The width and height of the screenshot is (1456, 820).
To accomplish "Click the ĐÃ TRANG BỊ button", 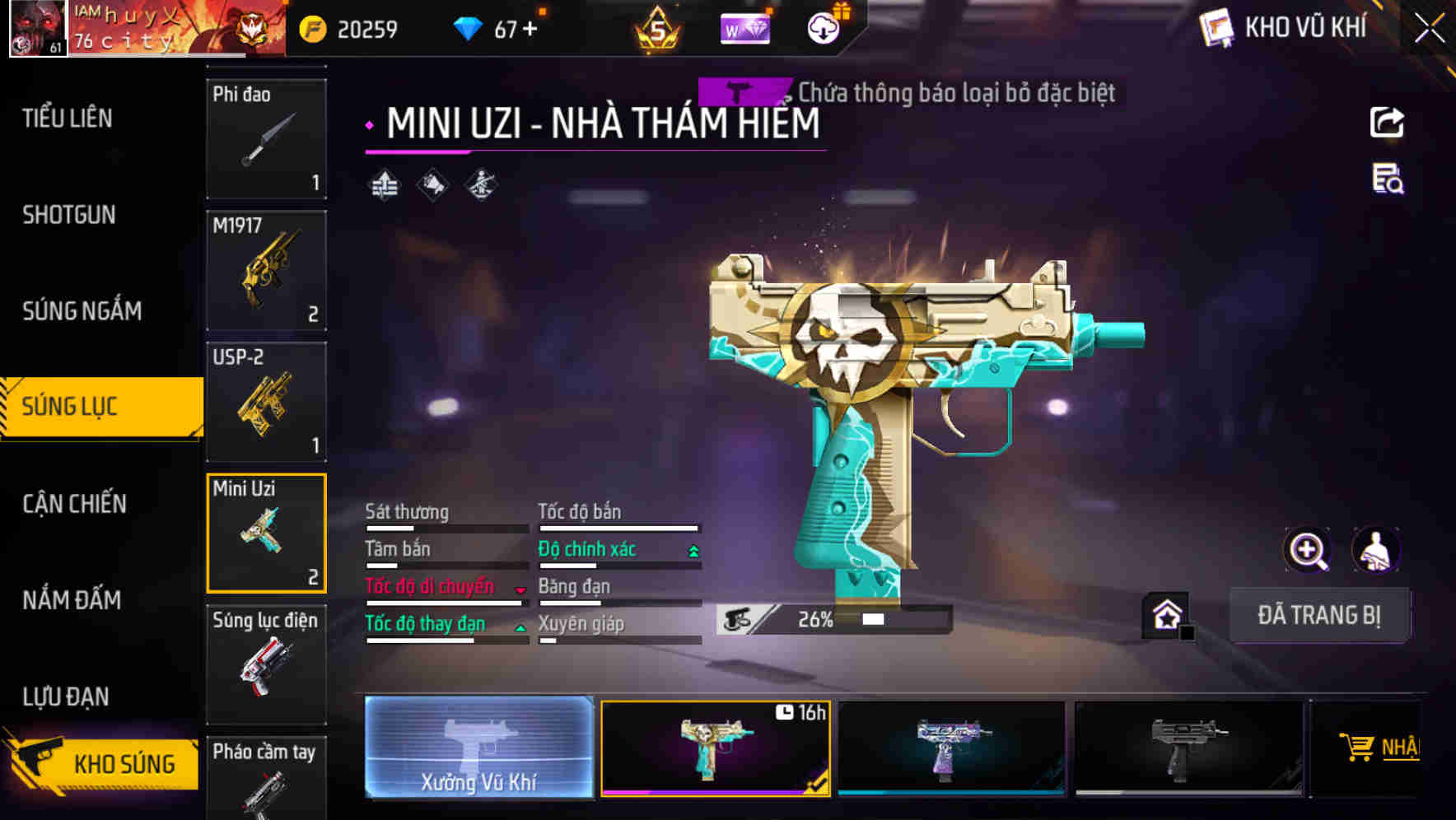I will pyautogui.click(x=1319, y=615).
